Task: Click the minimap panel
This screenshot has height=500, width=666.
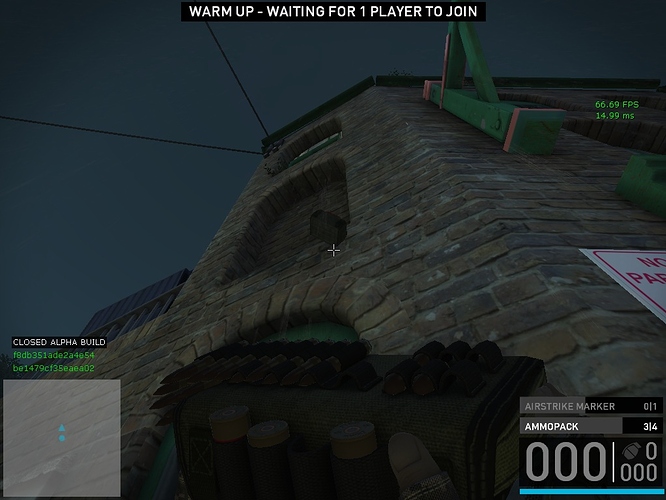Action: pyautogui.click(x=61, y=438)
